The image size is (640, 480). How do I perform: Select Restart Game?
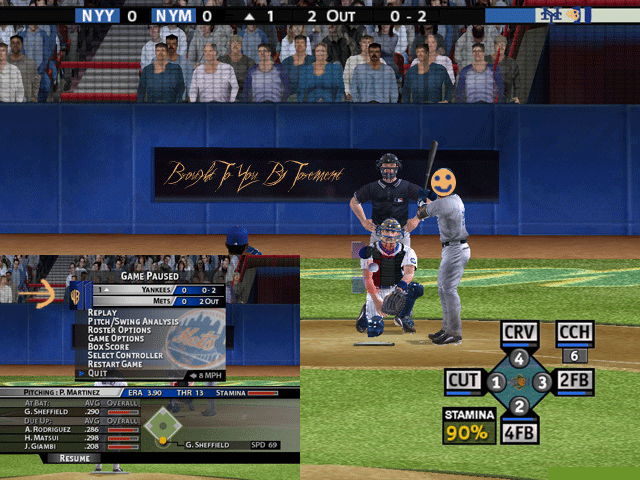pos(116,364)
